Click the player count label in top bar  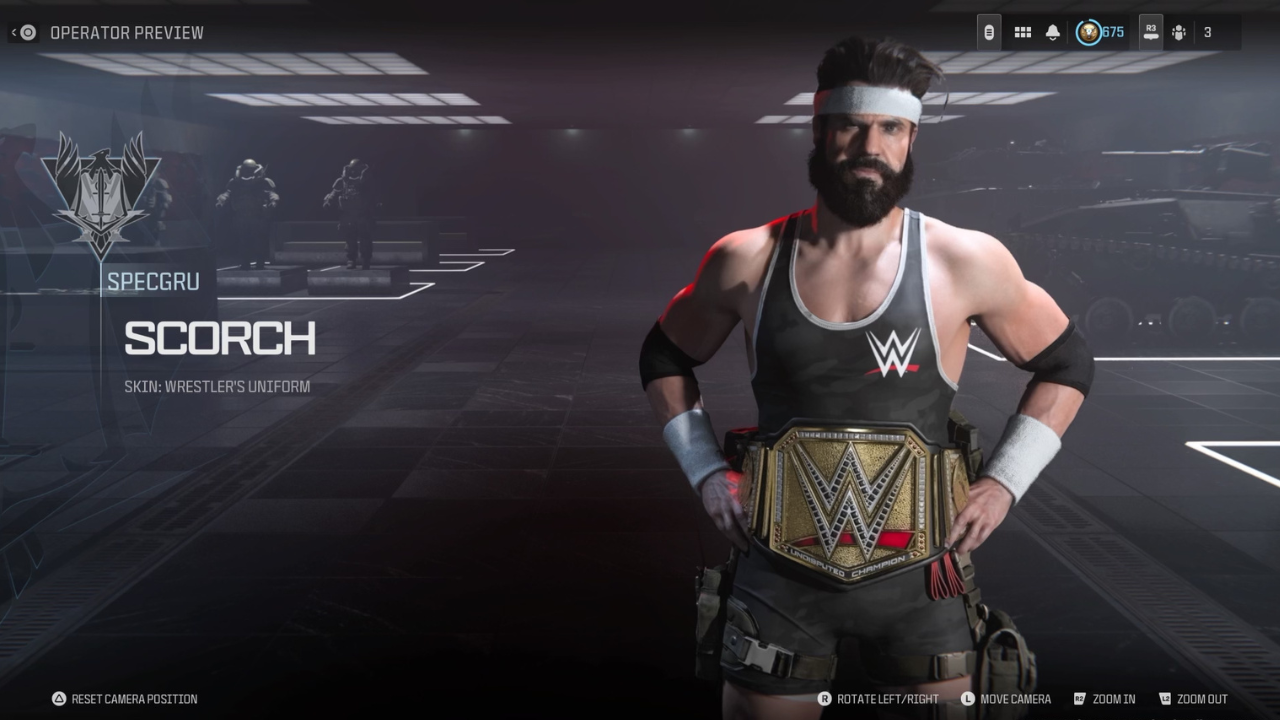click(x=1207, y=32)
